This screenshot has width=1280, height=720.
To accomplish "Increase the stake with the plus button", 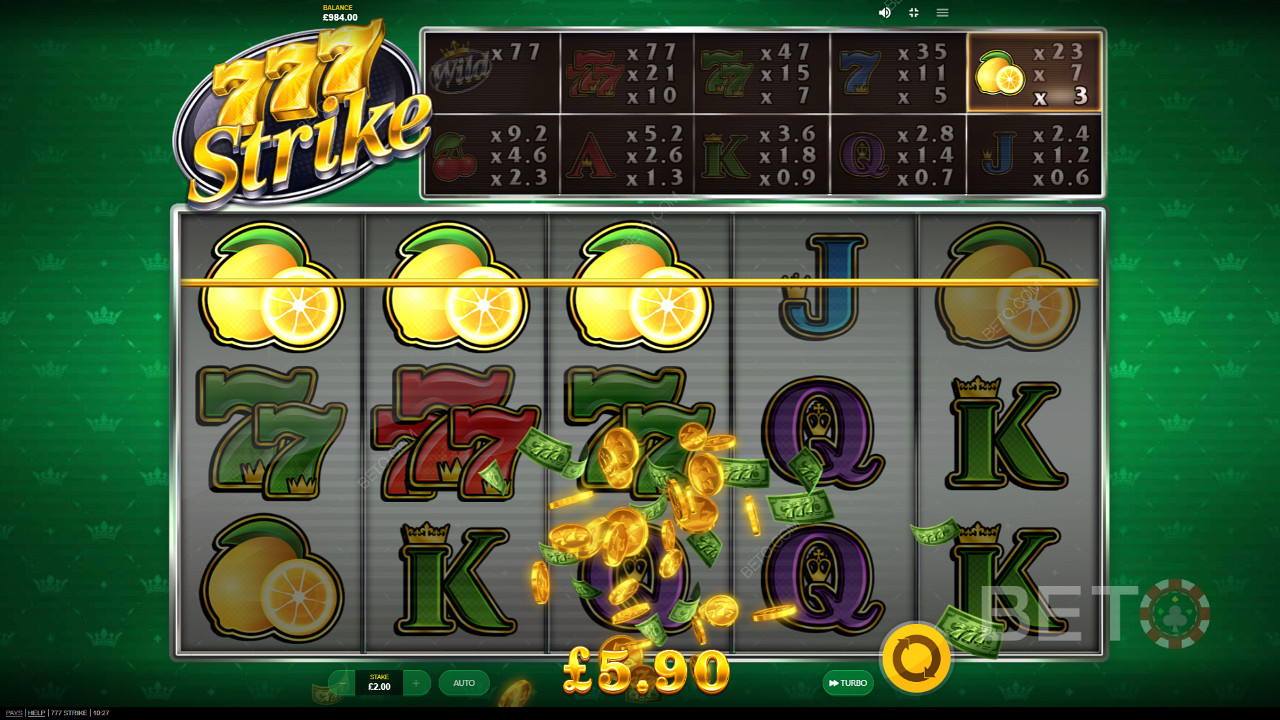I will [417, 683].
